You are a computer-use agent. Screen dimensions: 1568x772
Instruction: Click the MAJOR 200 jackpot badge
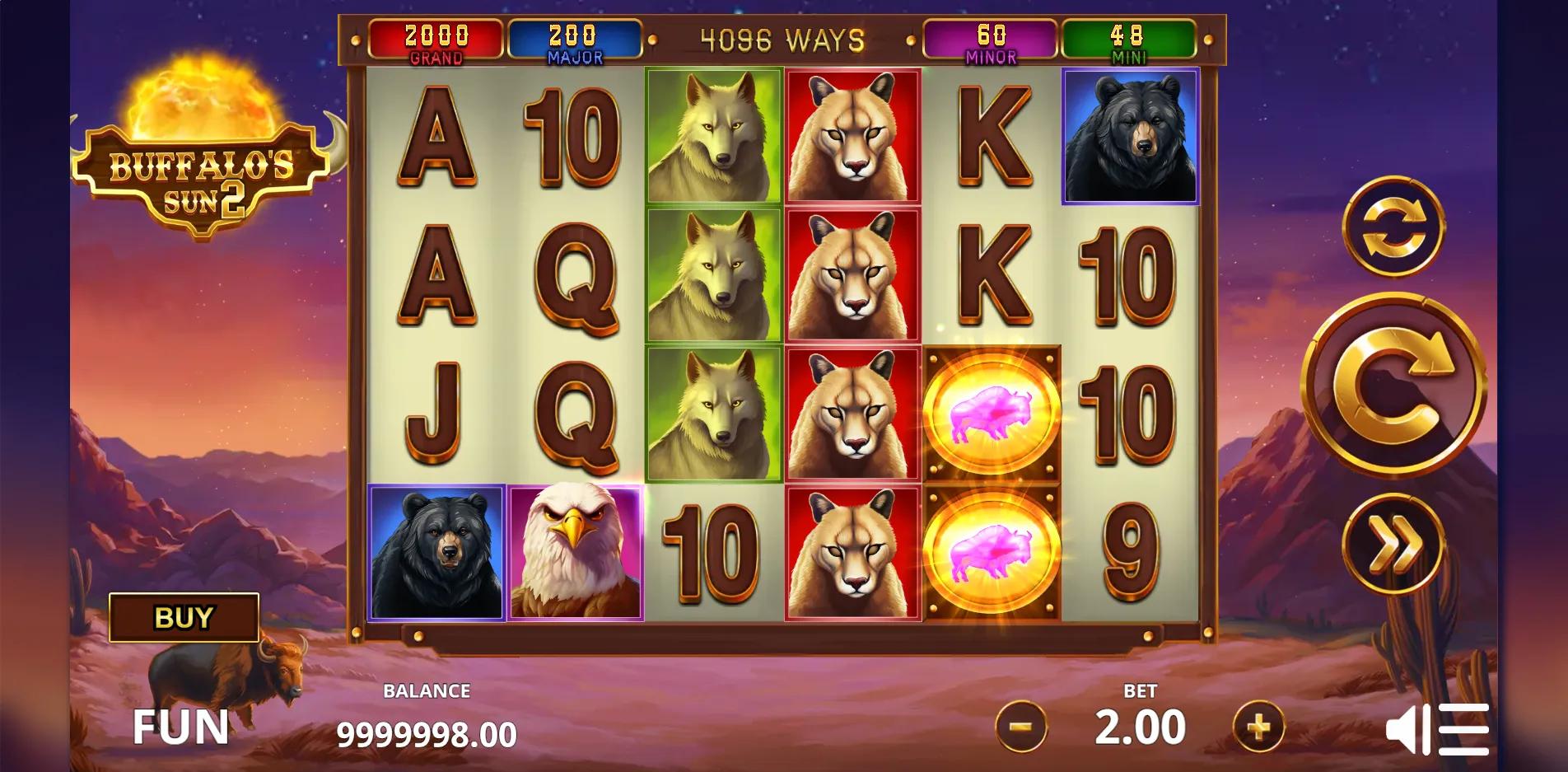pos(575,37)
